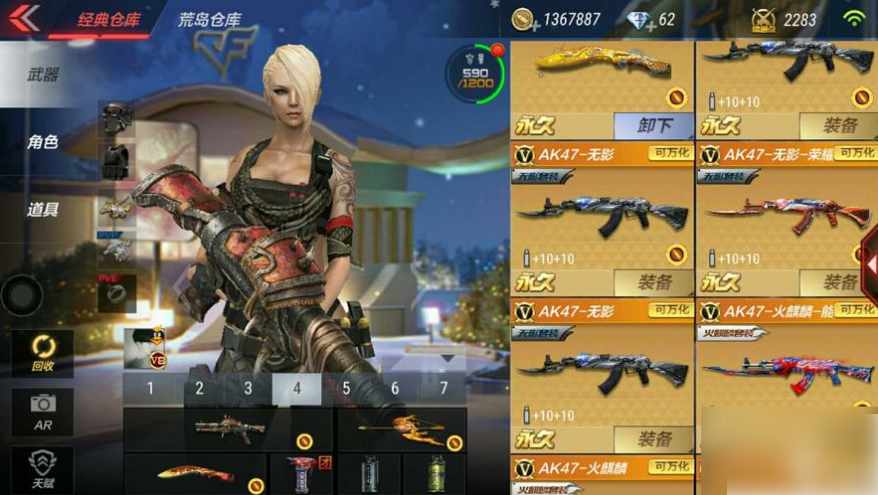Choose loadout number 7

[x=444, y=388]
